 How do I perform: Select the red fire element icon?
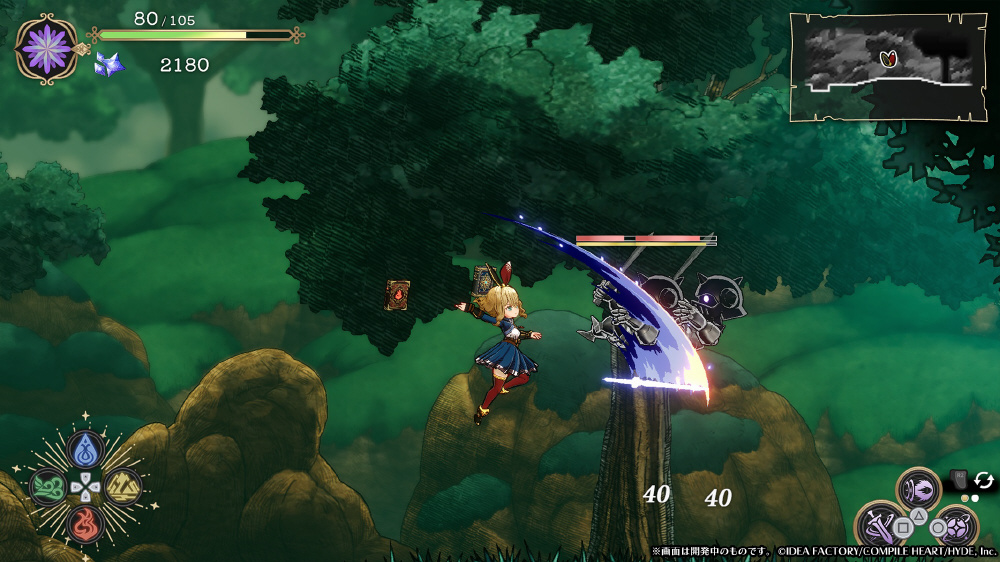85,524
